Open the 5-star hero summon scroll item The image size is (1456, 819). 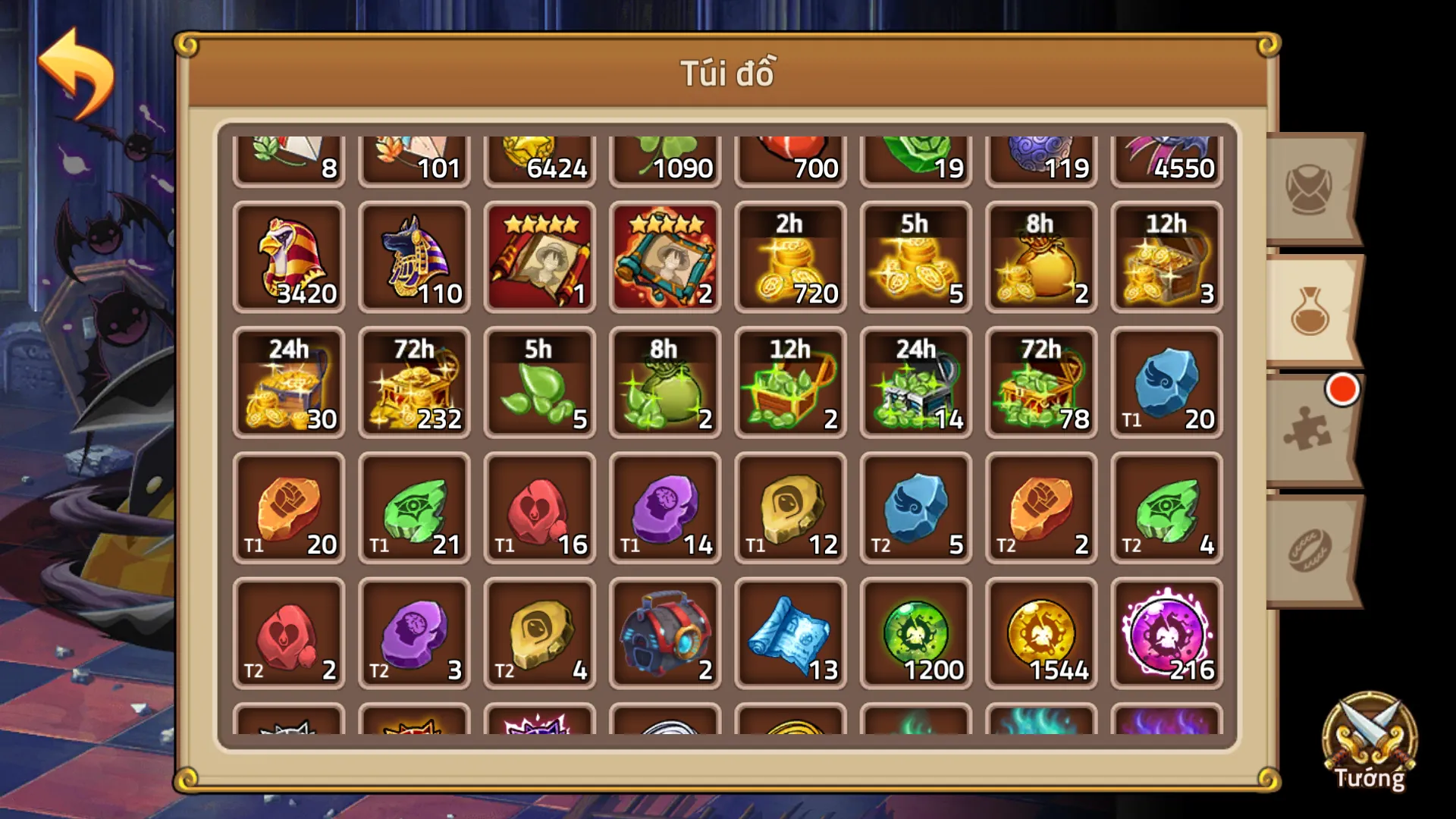[x=665, y=258]
